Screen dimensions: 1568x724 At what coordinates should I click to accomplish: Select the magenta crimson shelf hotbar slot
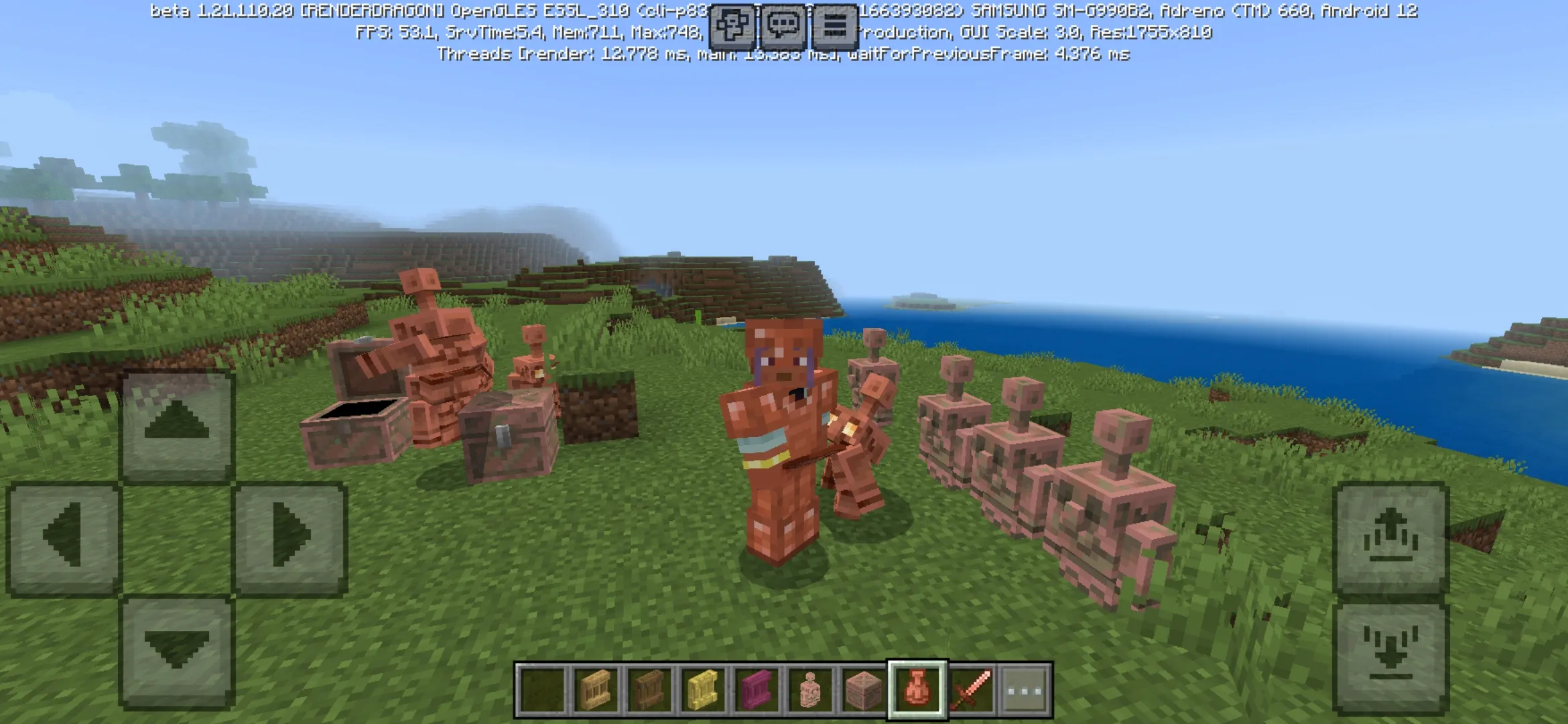[x=757, y=689]
